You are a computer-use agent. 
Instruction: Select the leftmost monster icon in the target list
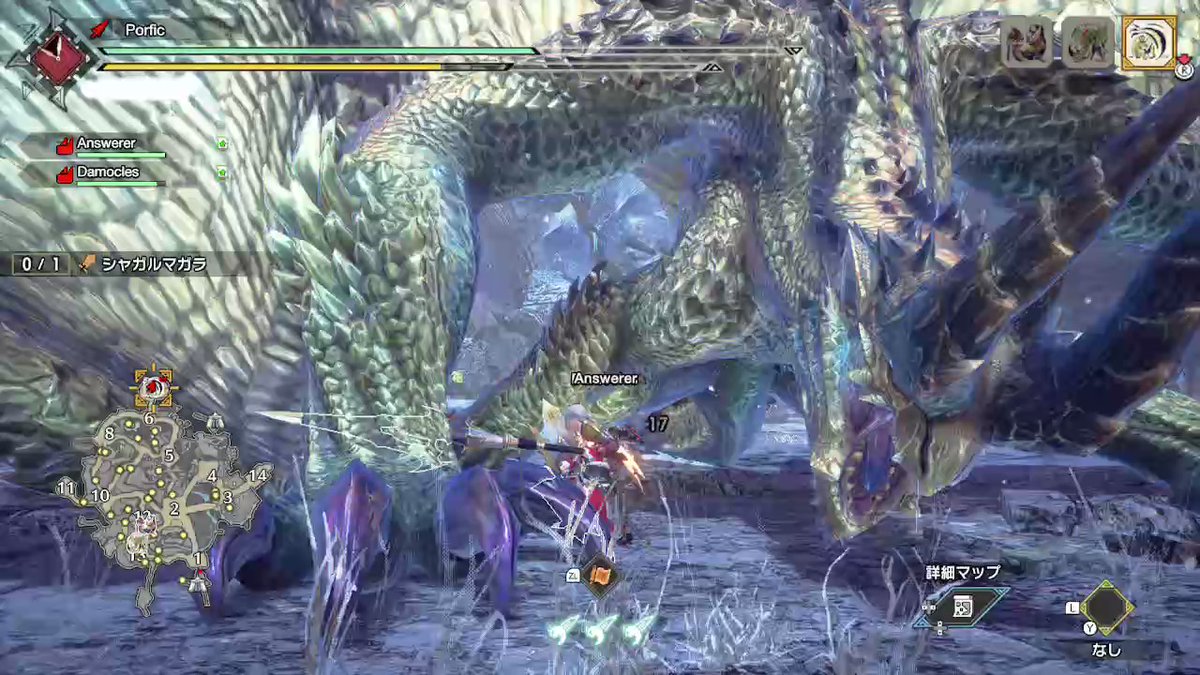tap(1027, 43)
